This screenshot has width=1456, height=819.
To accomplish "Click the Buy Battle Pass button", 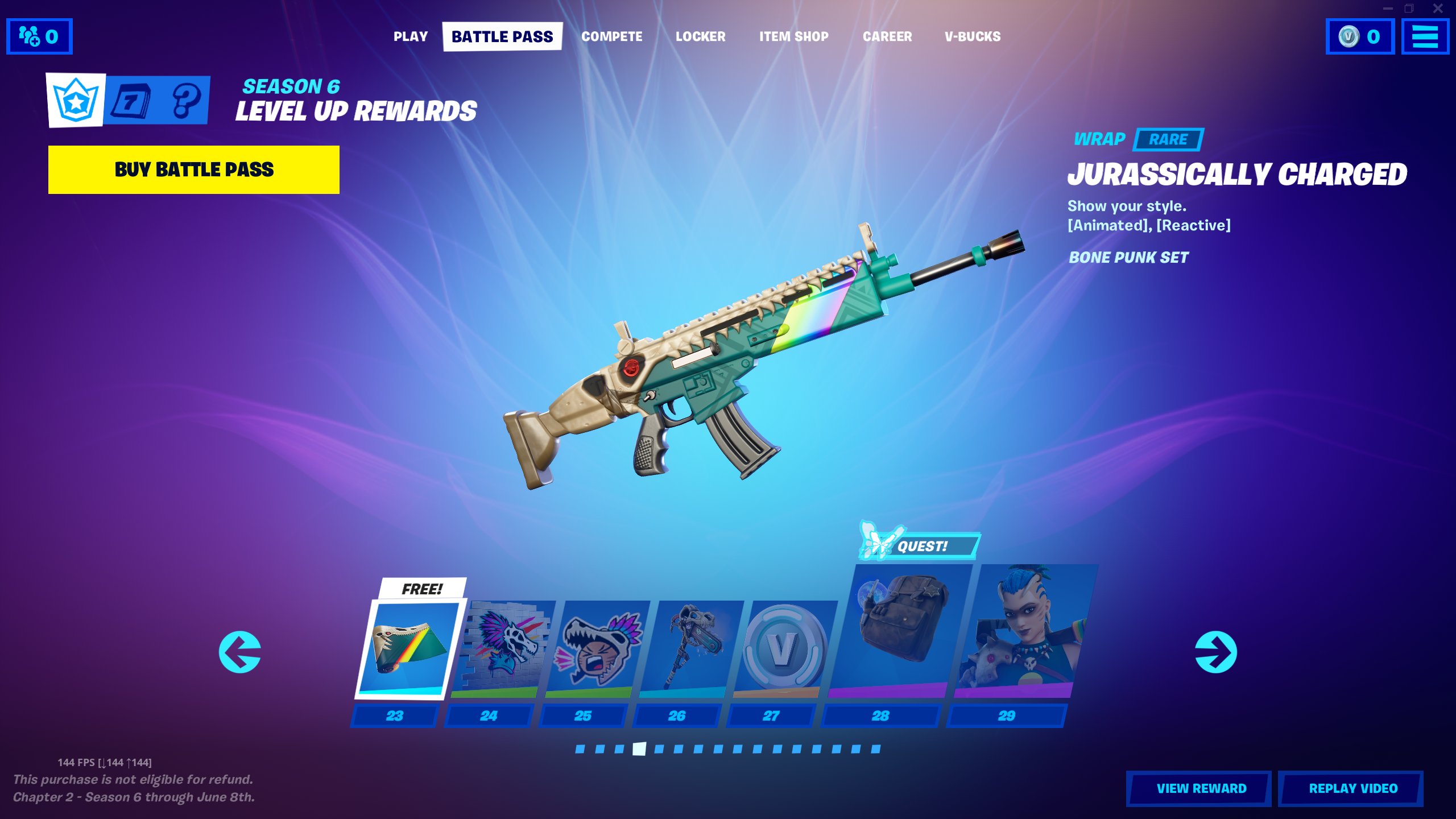I will click(x=193, y=169).
